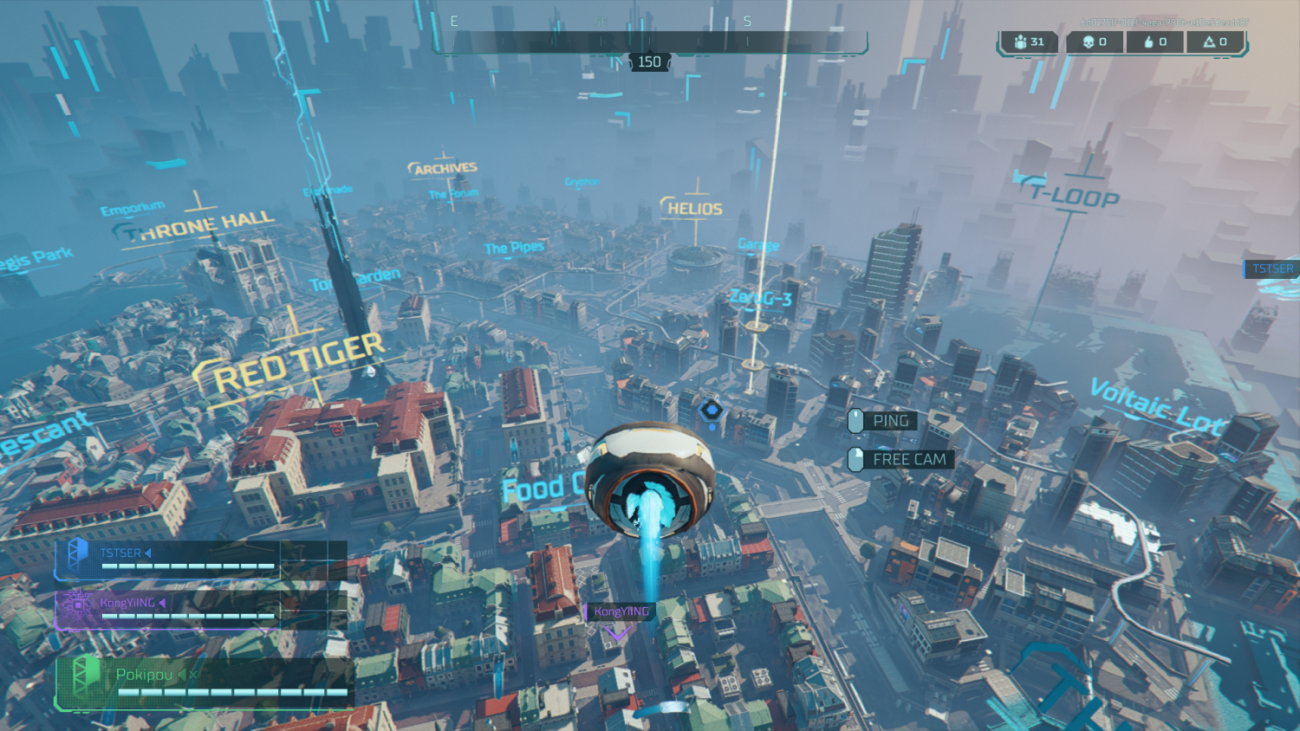
Task: Select the T-LOOP district label
Action: [1072, 194]
